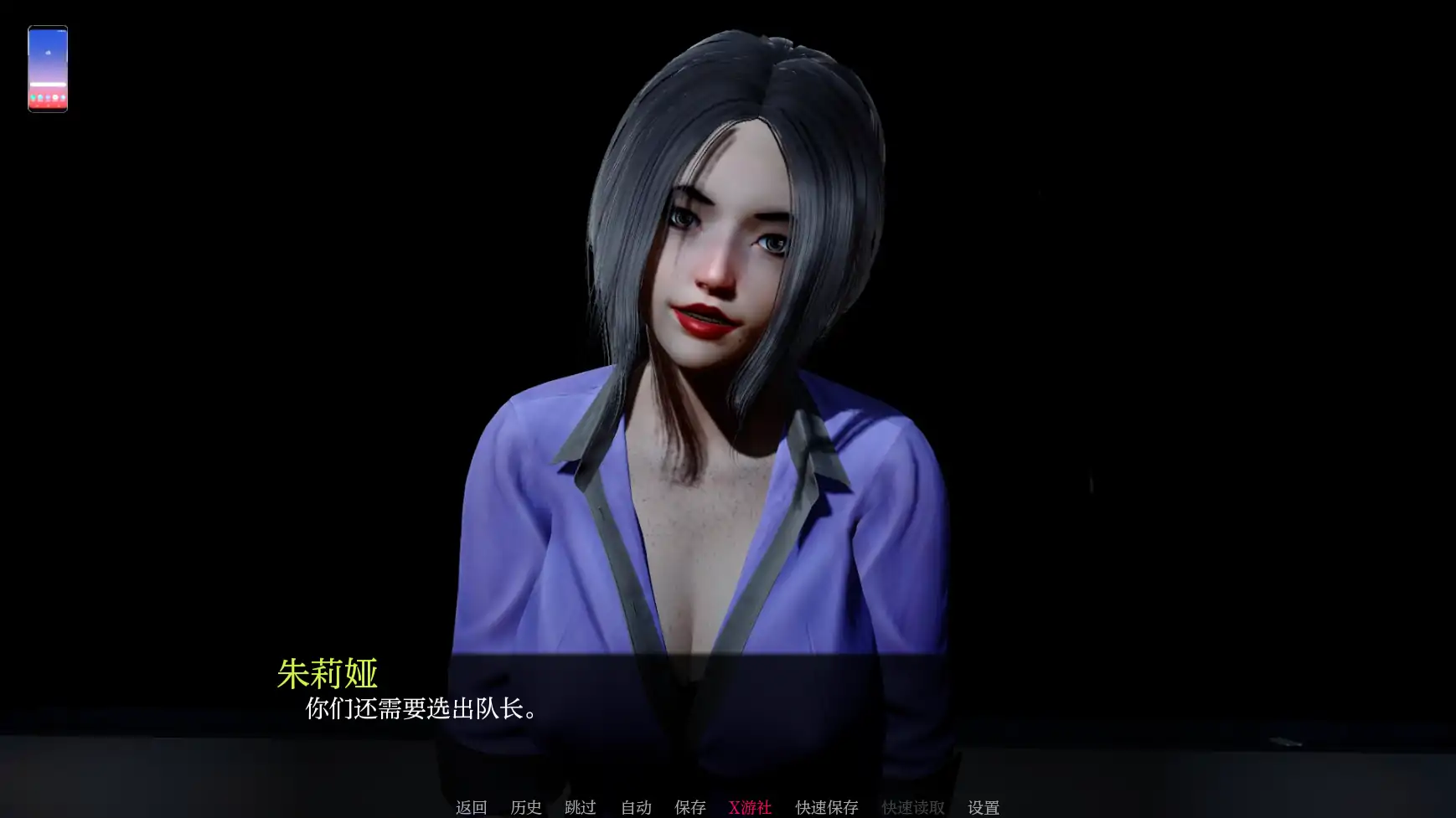Click the speaker name 朱莉娅

328,670
